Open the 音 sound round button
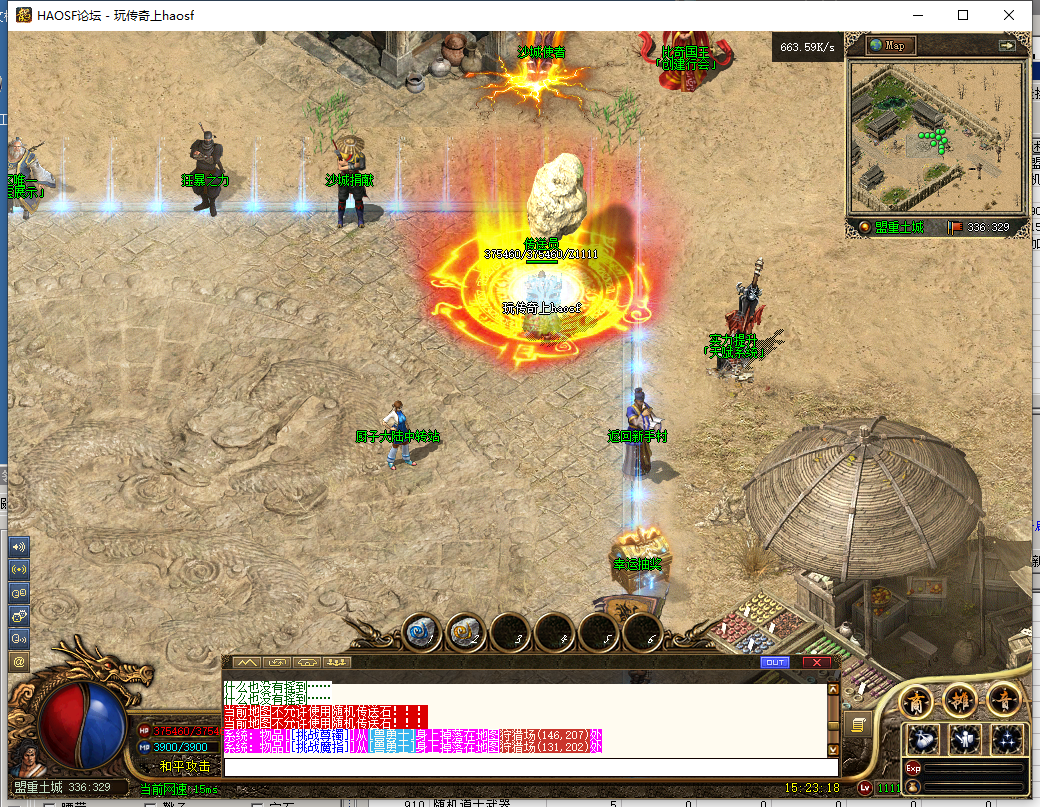1040x807 pixels. (x=1003, y=701)
